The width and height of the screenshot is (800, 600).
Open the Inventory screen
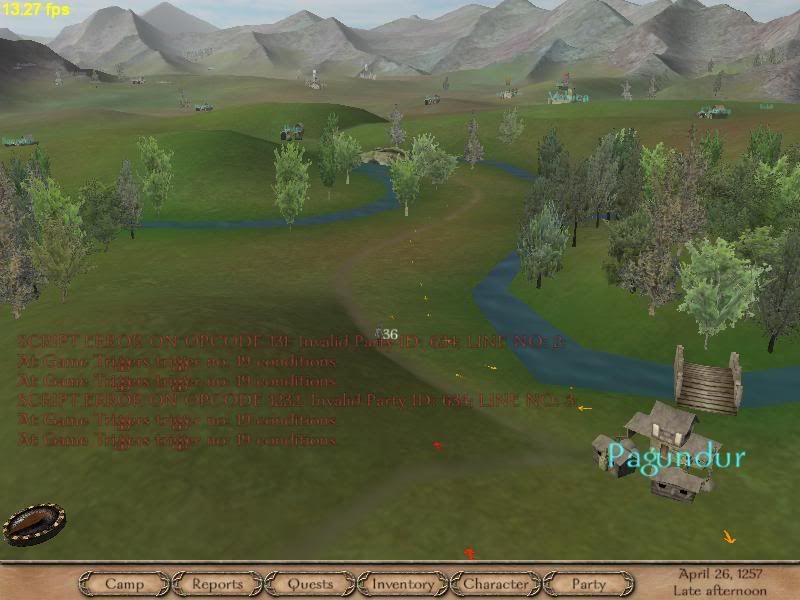click(x=403, y=584)
